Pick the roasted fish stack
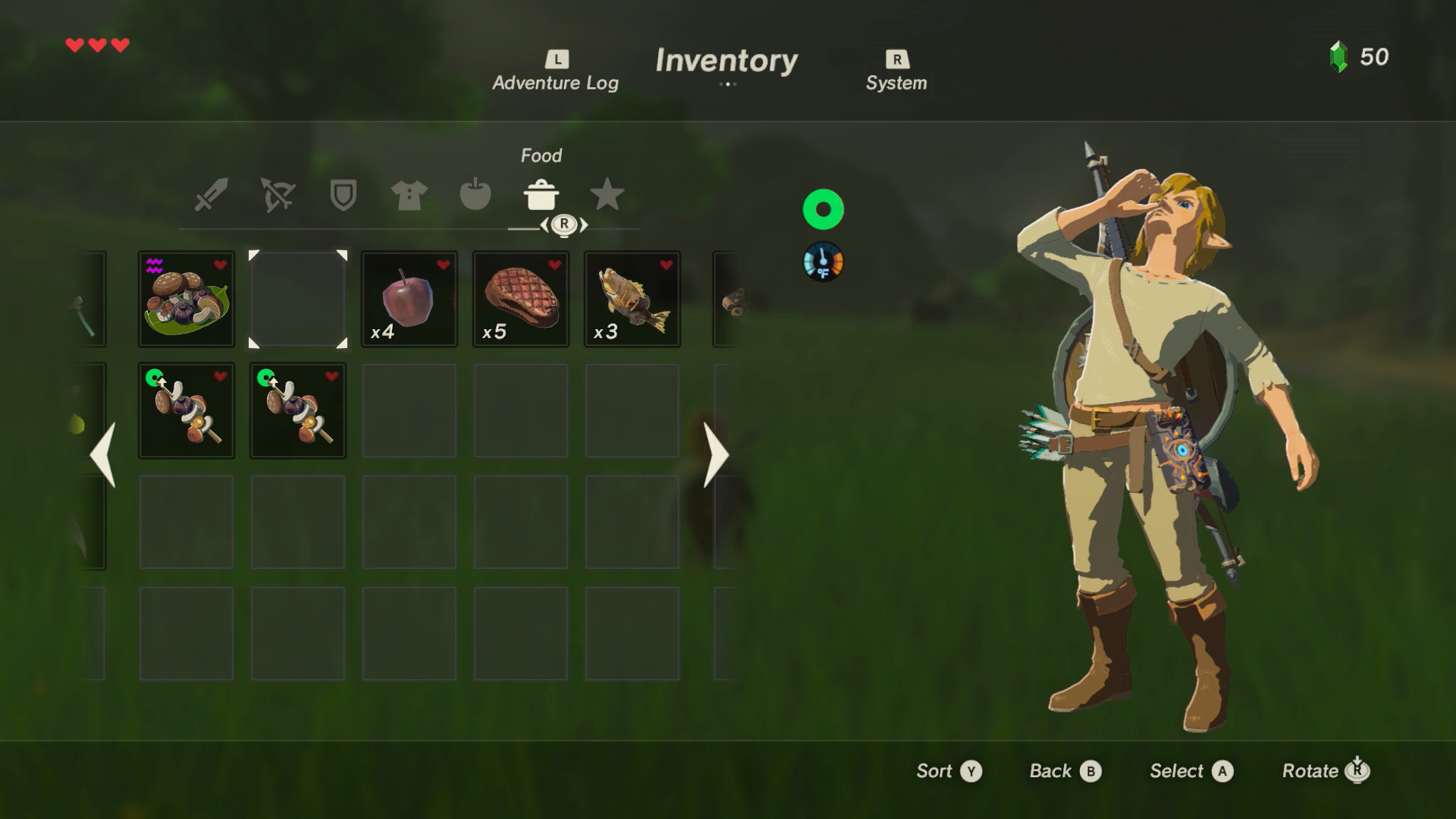 click(x=632, y=300)
